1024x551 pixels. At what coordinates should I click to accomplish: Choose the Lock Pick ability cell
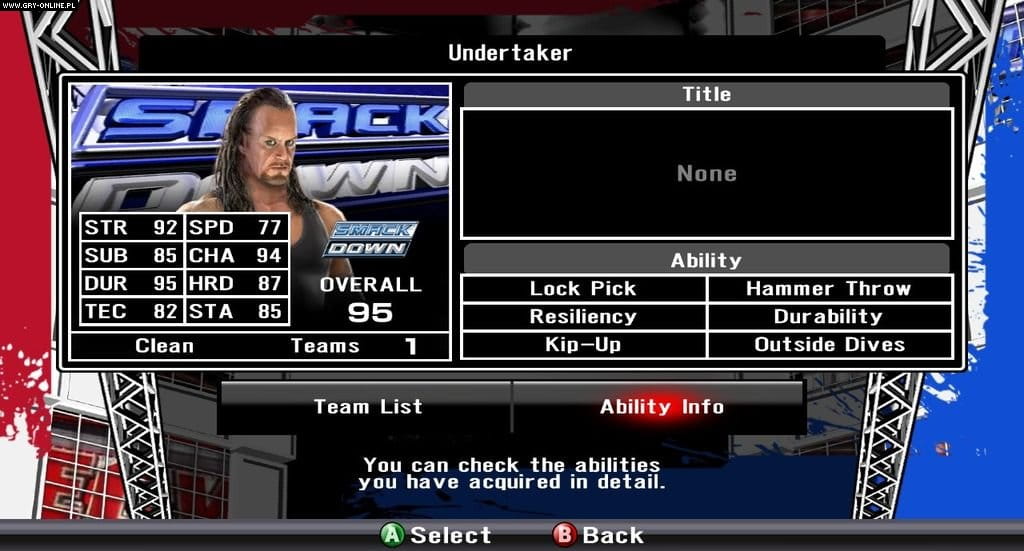pos(583,289)
